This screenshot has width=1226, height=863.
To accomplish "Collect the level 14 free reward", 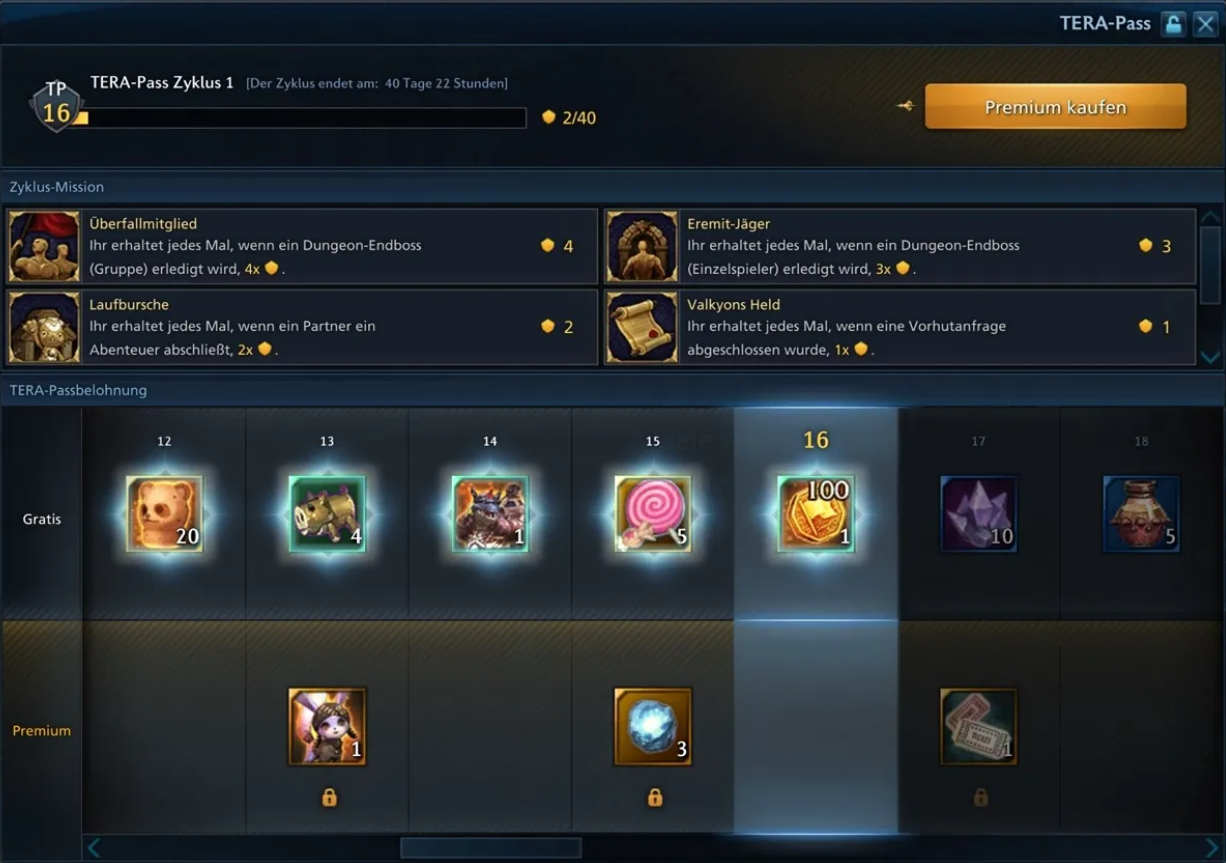I will (490, 514).
